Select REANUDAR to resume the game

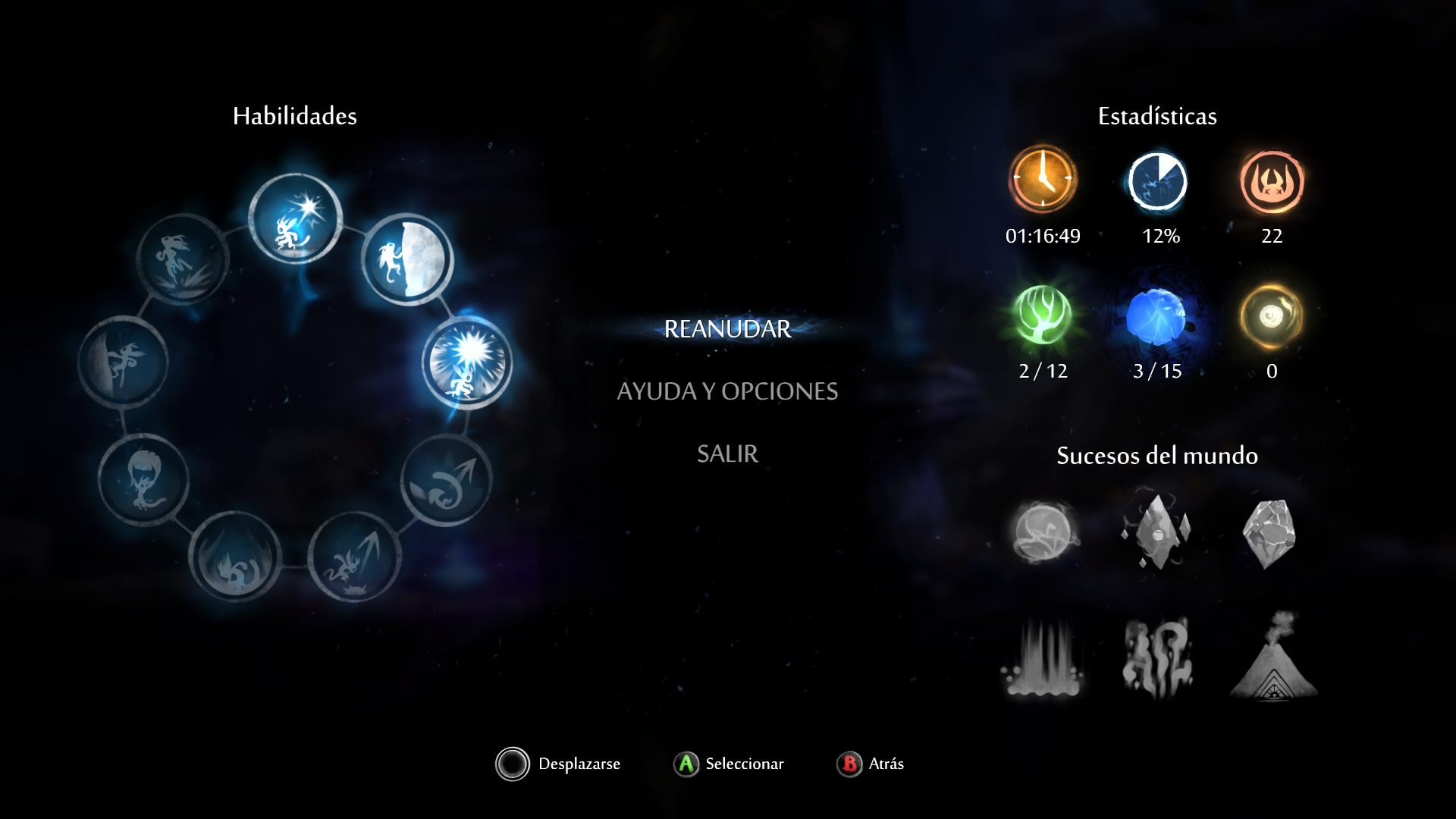tap(727, 329)
